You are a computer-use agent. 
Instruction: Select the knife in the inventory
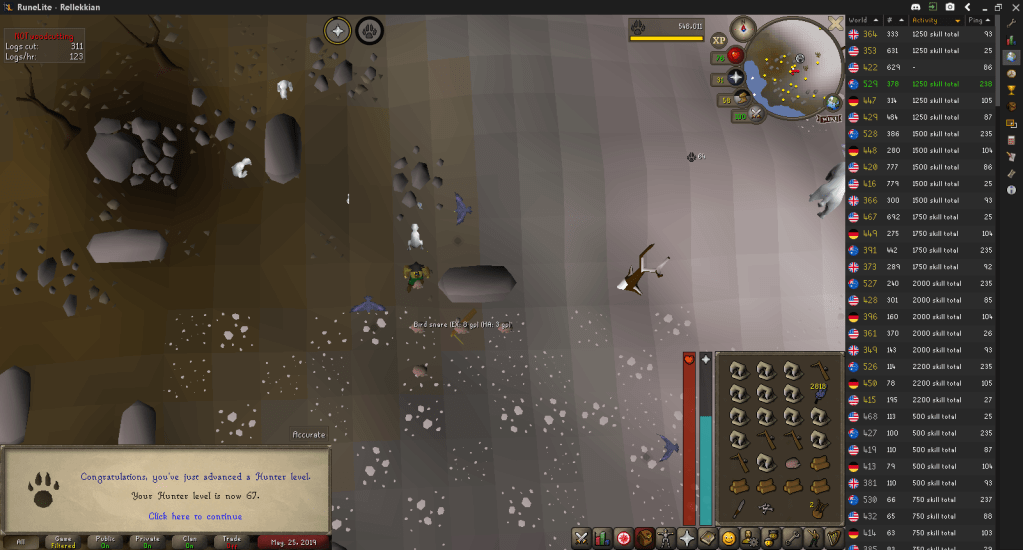coord(736,510)
